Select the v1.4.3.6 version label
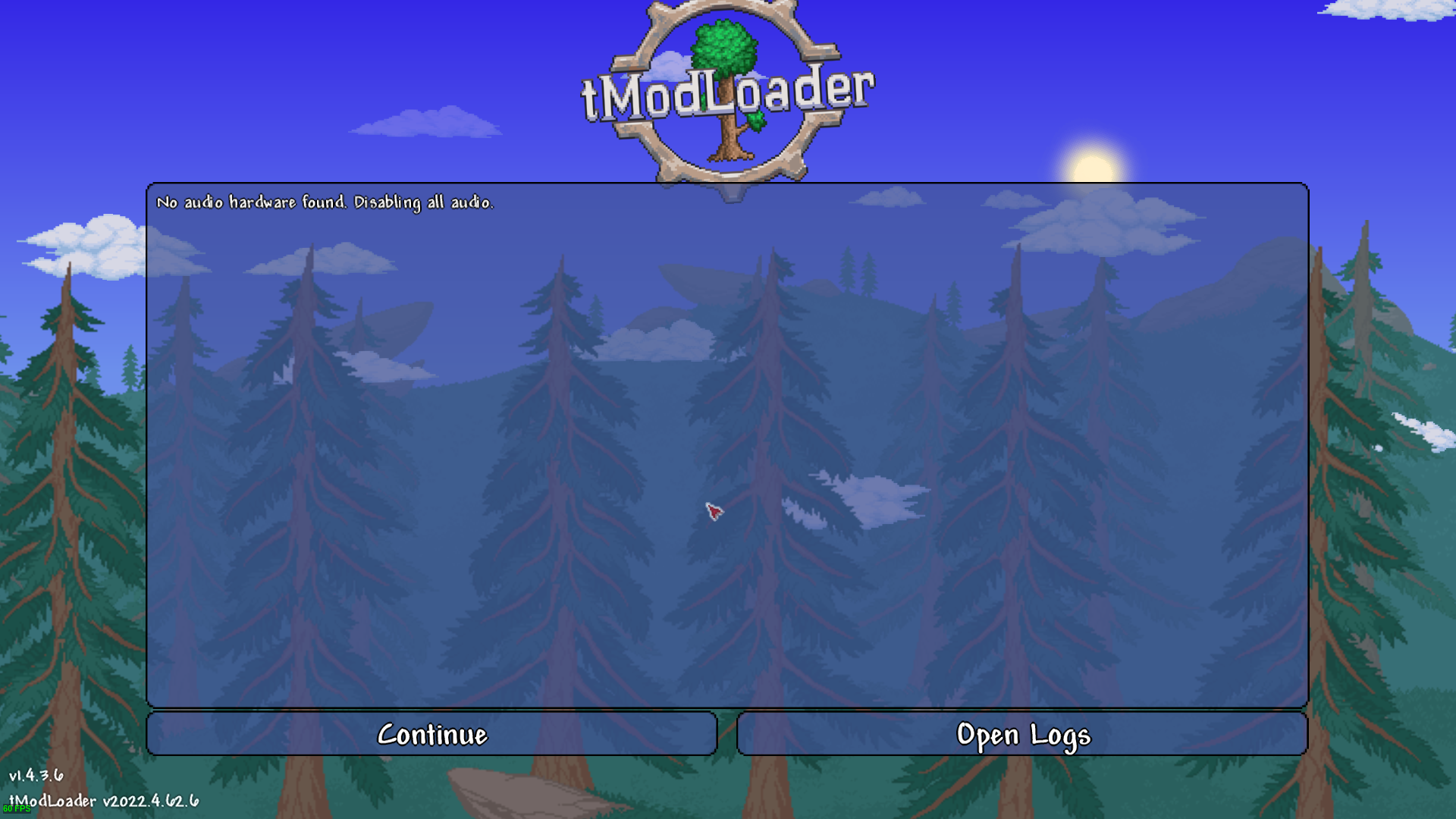The width and height of the screenshot is (1456, 819). (x=36, y=777)
